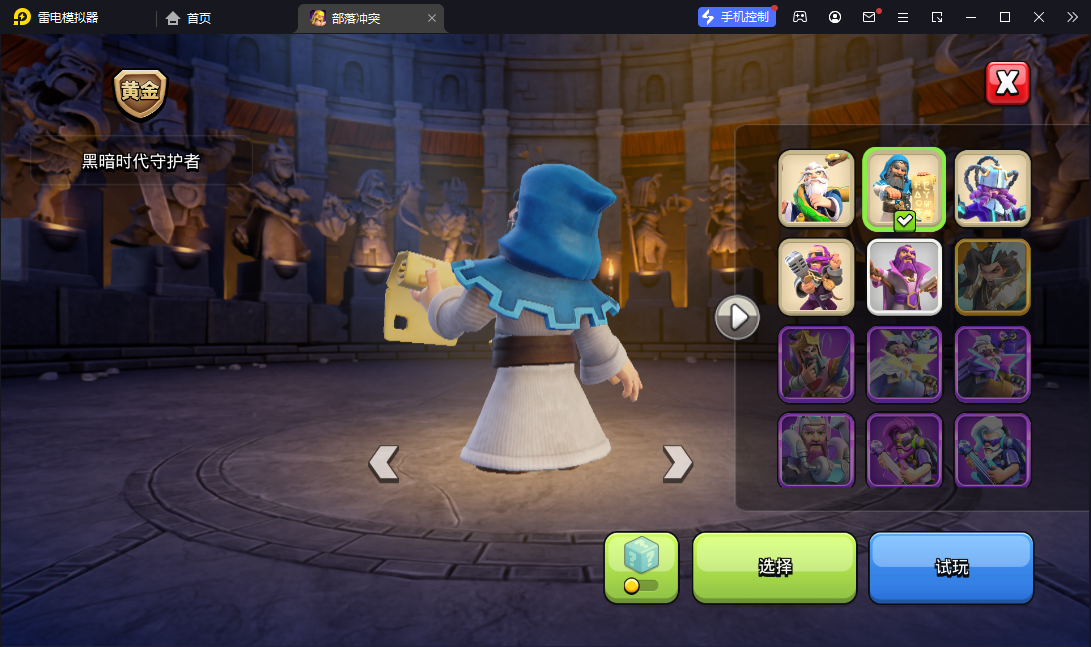Screen dimensions: 1091x647
Task: Pick the microphone rock-star Warden skin
Action: tap(816, 276)
